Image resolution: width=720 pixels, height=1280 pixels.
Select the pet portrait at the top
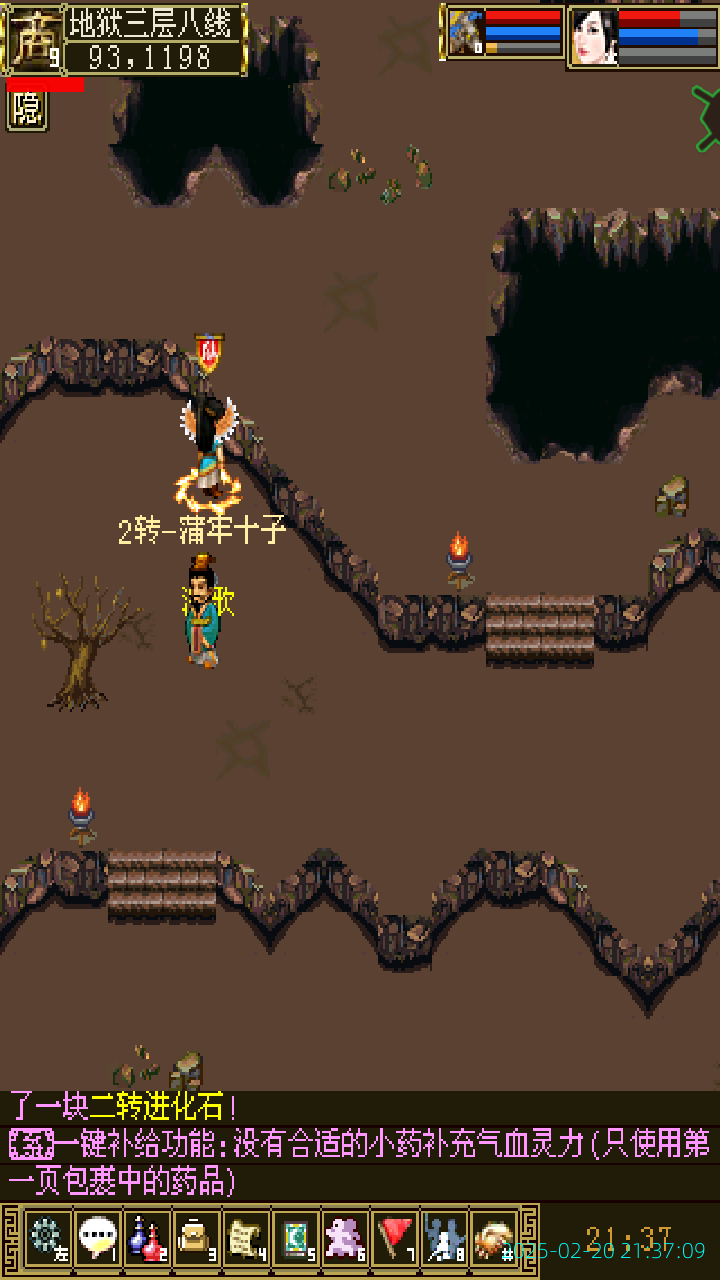point(466,33)
